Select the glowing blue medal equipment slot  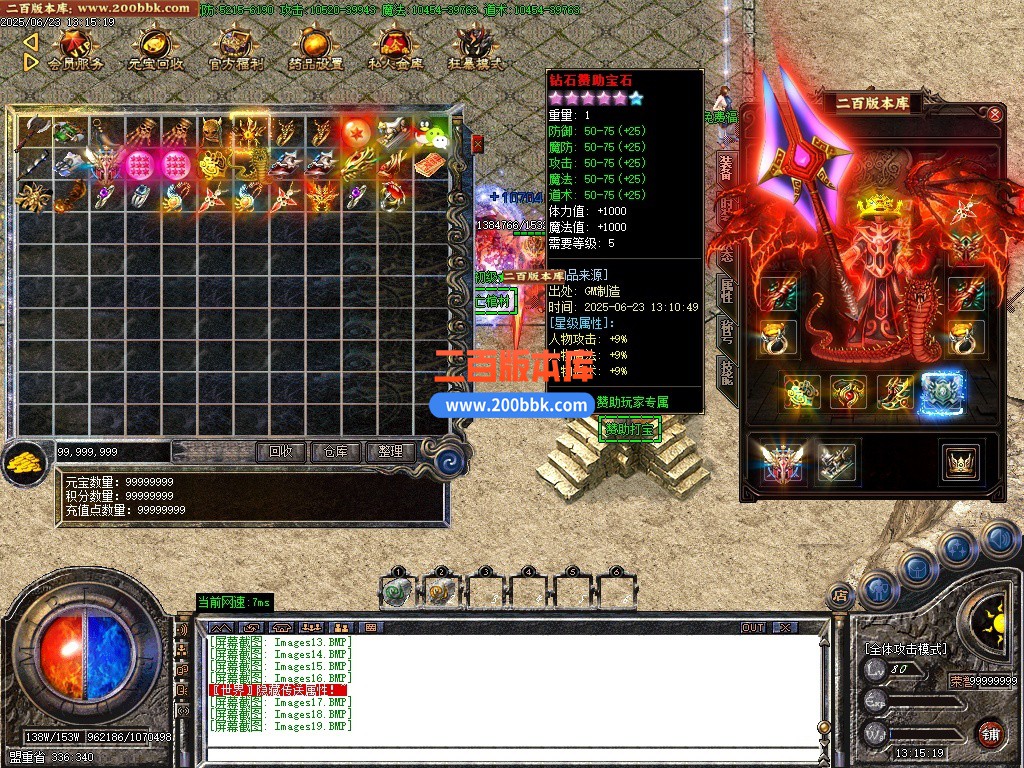[941, 392]
